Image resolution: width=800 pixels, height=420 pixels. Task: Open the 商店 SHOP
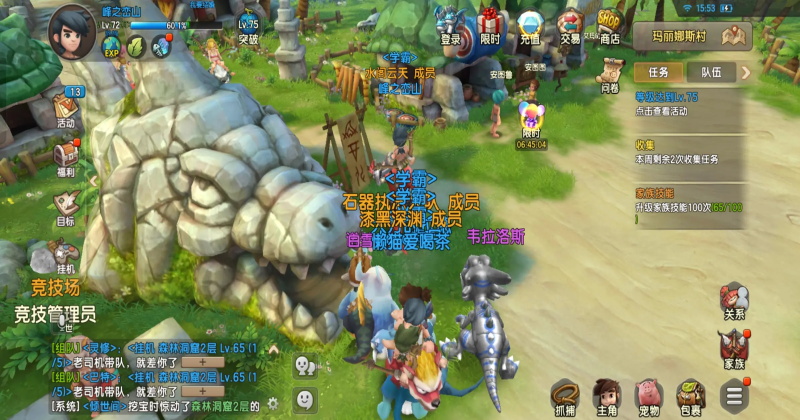pos(609,25)
